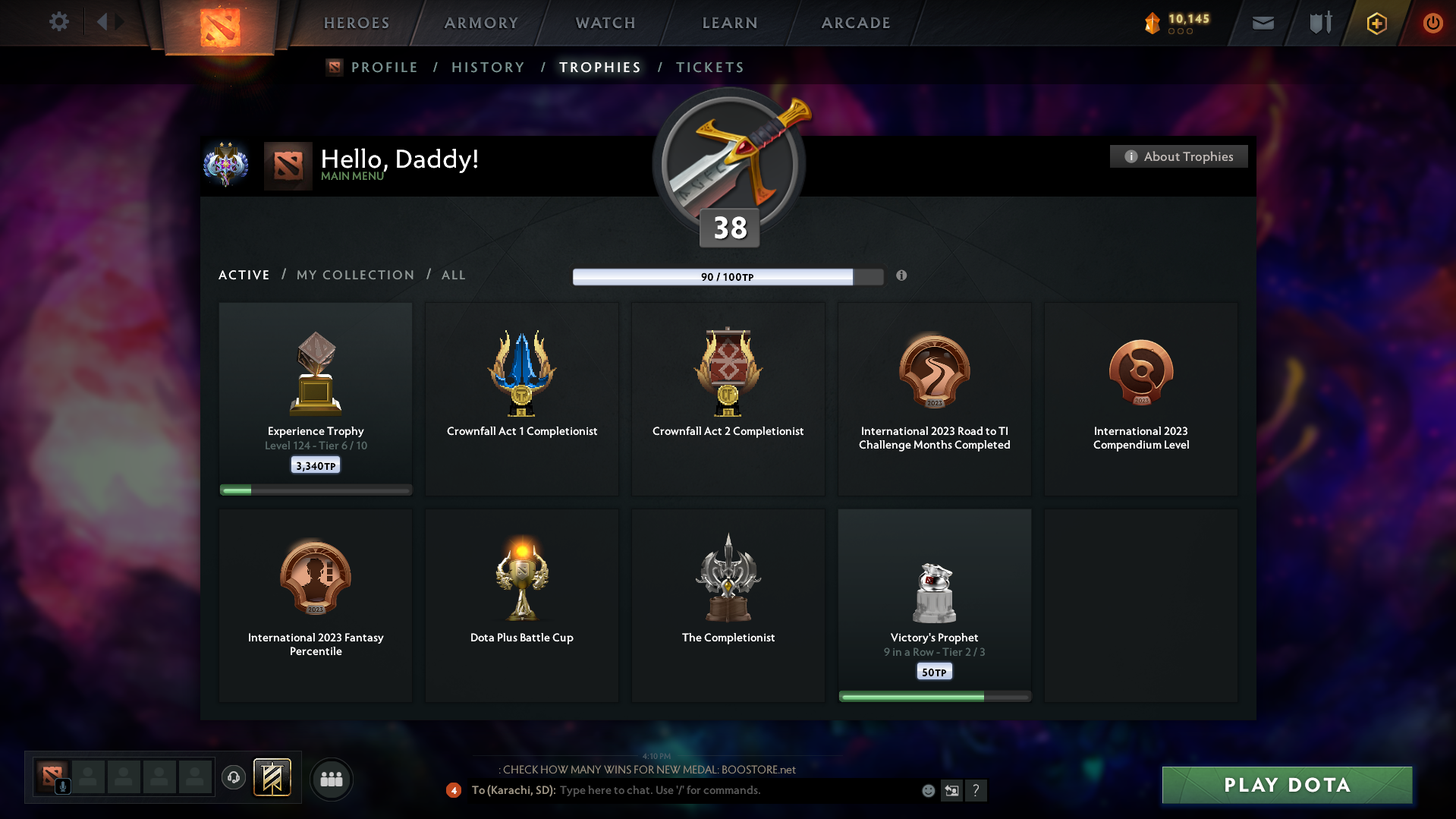
Task: Open the ARMORY menu
Action: click(481, 23)
